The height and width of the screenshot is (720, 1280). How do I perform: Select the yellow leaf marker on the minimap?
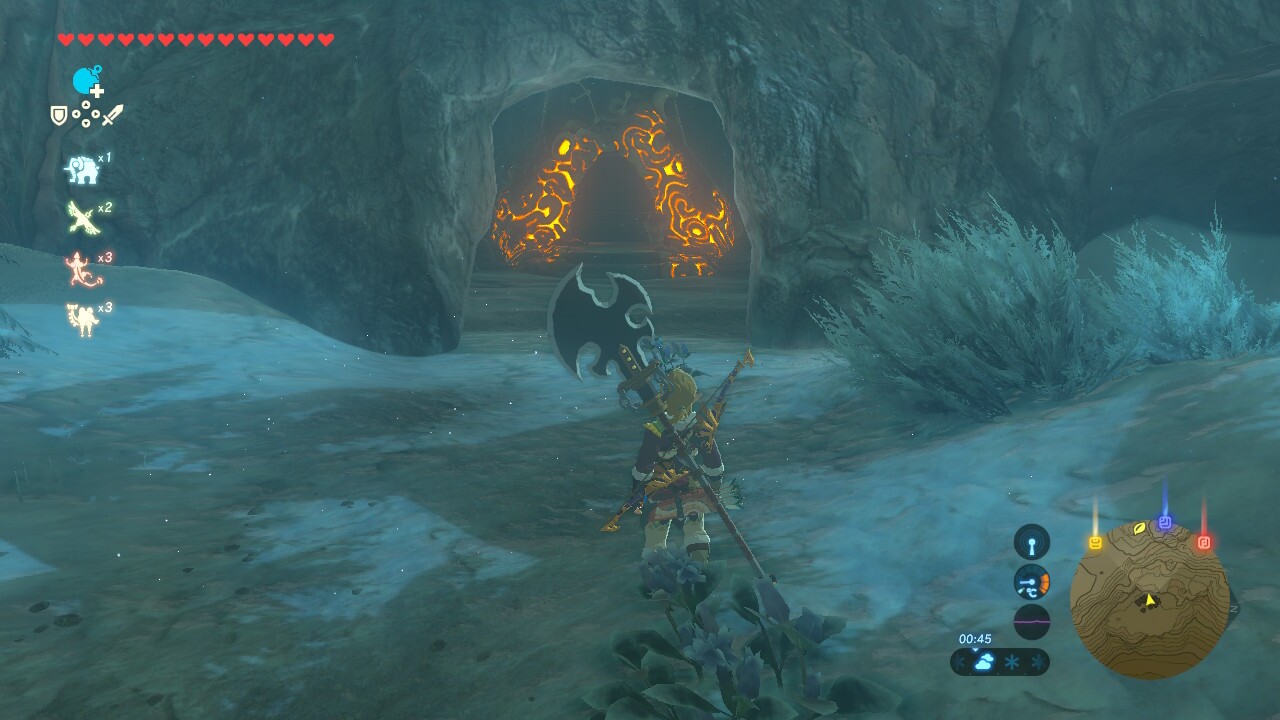(x=1138, y=528)
